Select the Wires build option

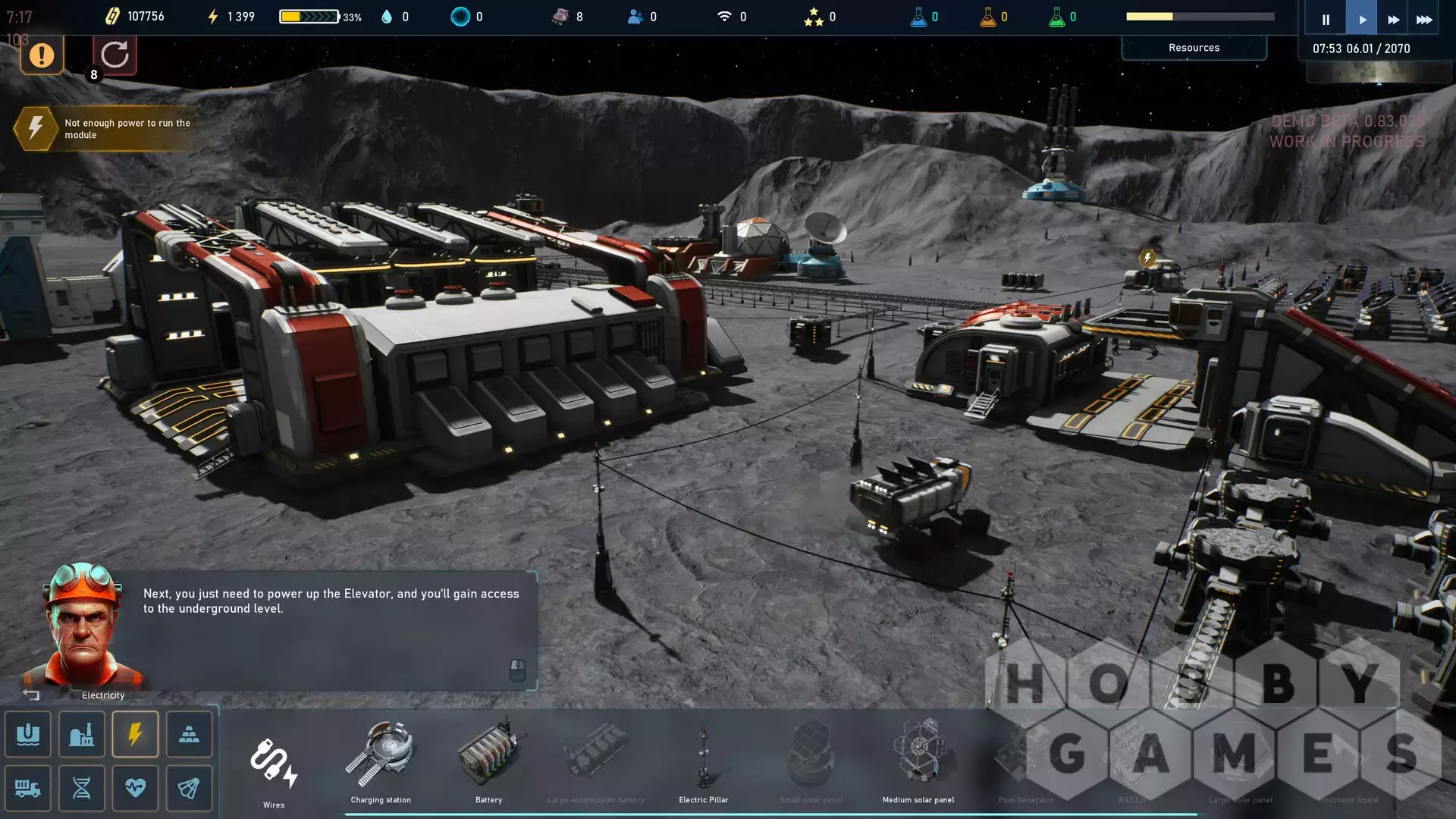pos(274,764)
